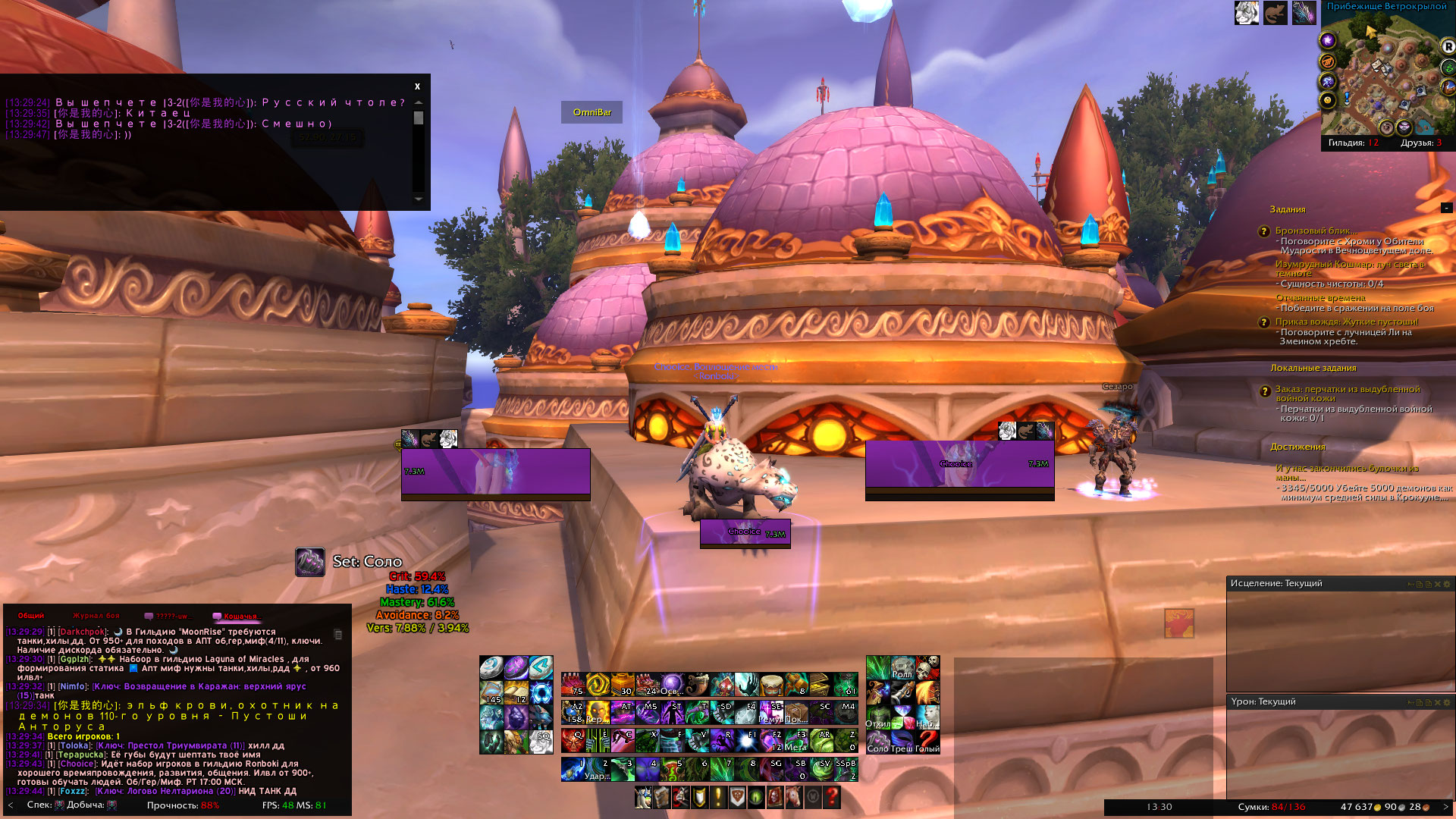This screenshot has width=1456, height=819.
Task: Click the OmniBar anchor label
Action: point(591,112)
